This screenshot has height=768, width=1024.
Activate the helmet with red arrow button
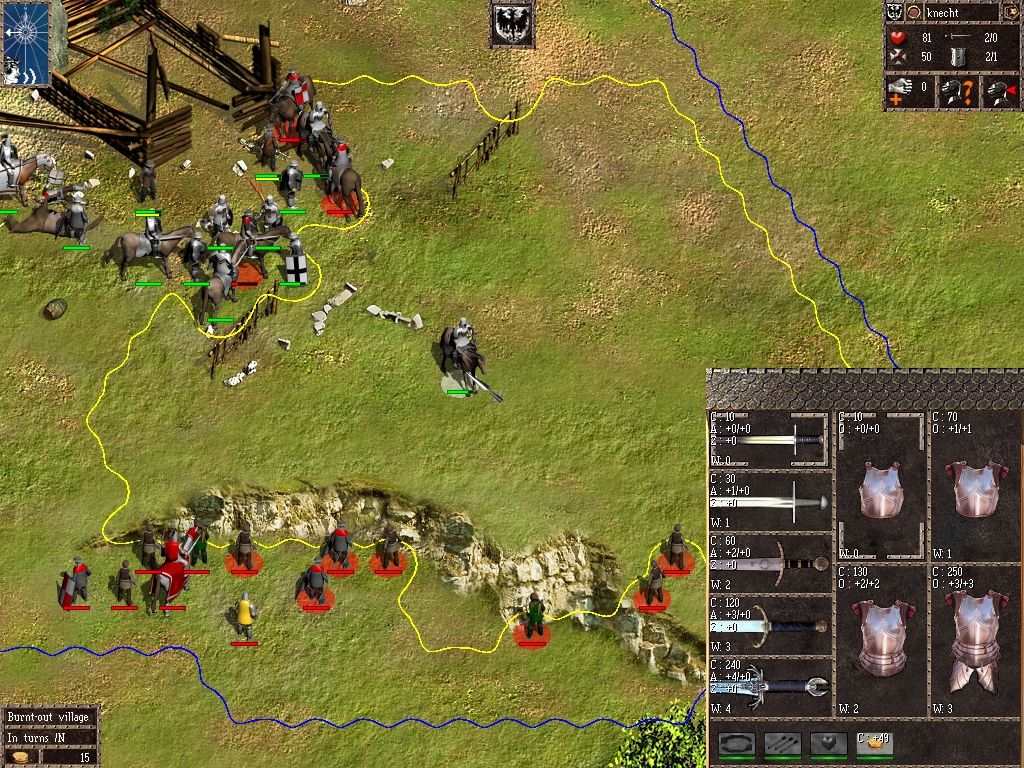coord(1000,93)
